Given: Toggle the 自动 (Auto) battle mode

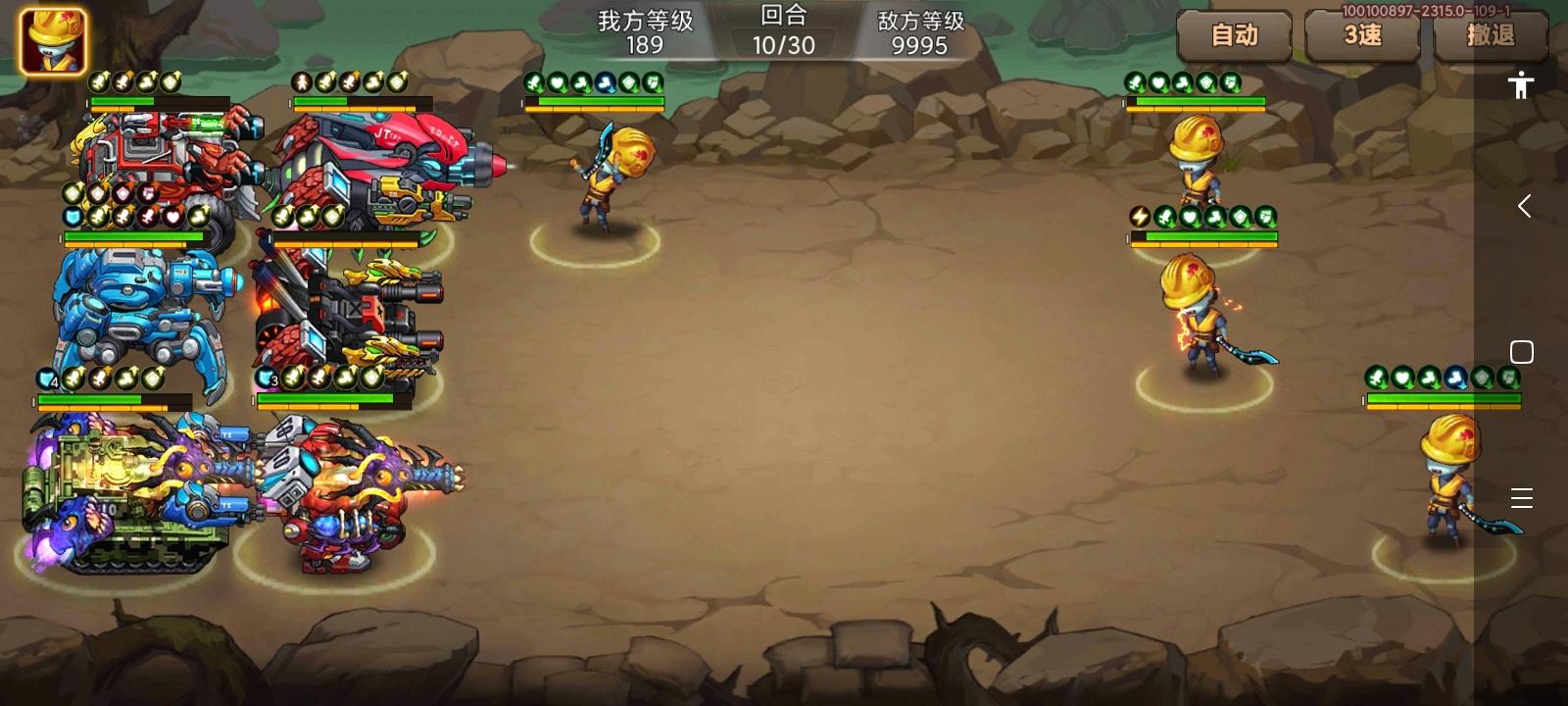Looking at the screenshot, I should [x=1234, y=37].
